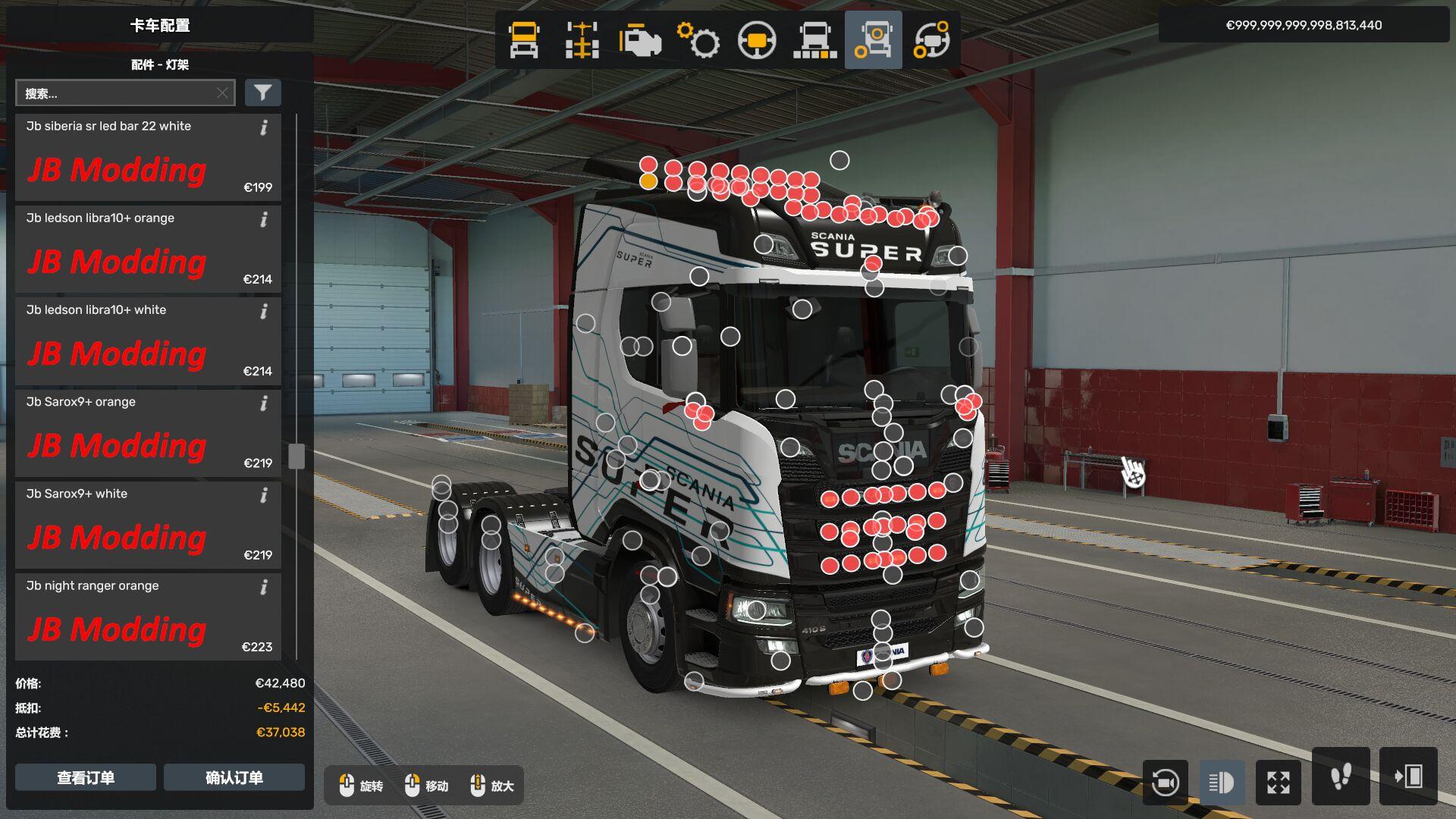Confirm the order with 确认订单
Image resolution: width=1456 pixels, height=819 pixels.
(234, 777)
